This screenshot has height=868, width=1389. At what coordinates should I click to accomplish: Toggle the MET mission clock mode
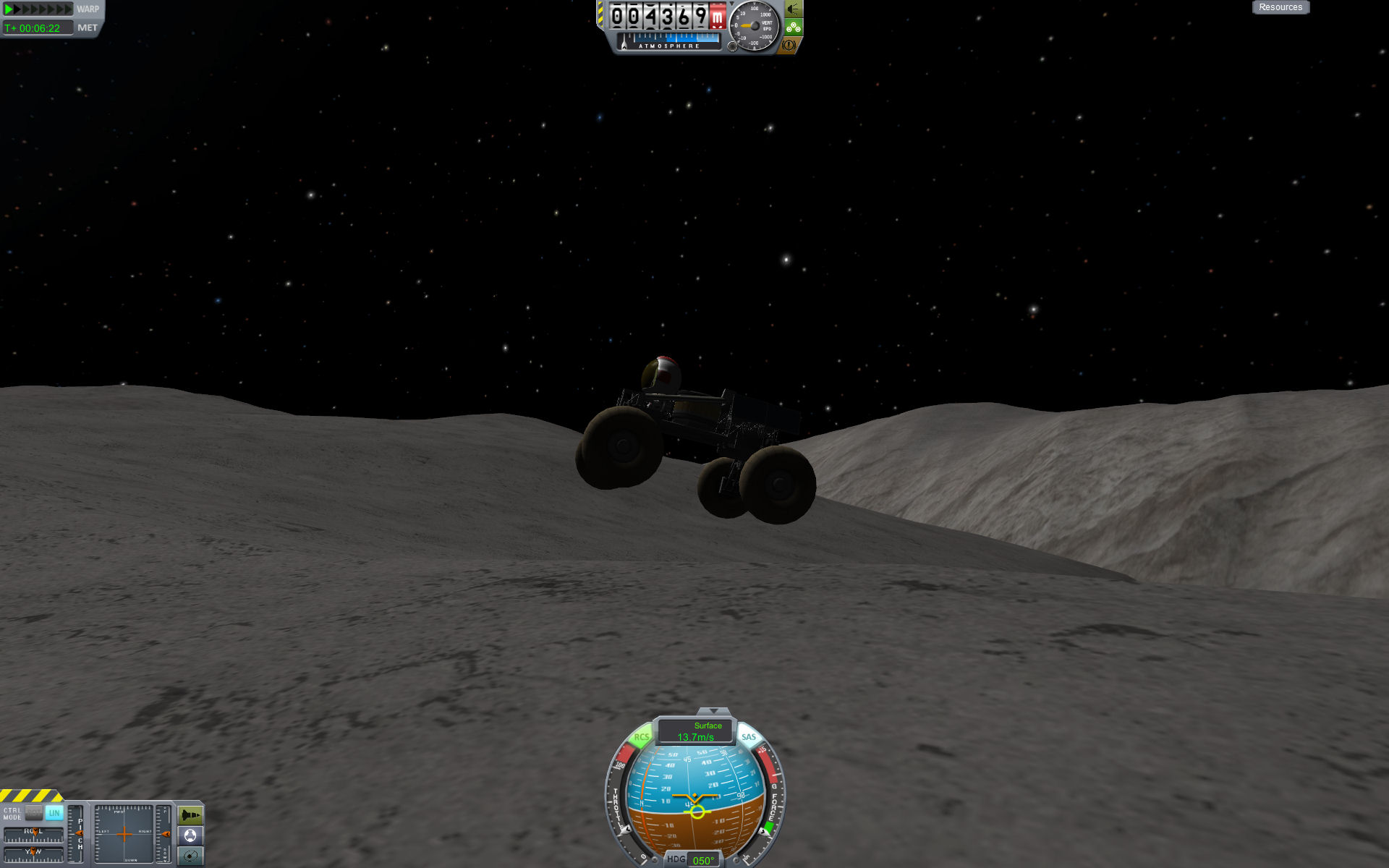(x=88, y=28)
